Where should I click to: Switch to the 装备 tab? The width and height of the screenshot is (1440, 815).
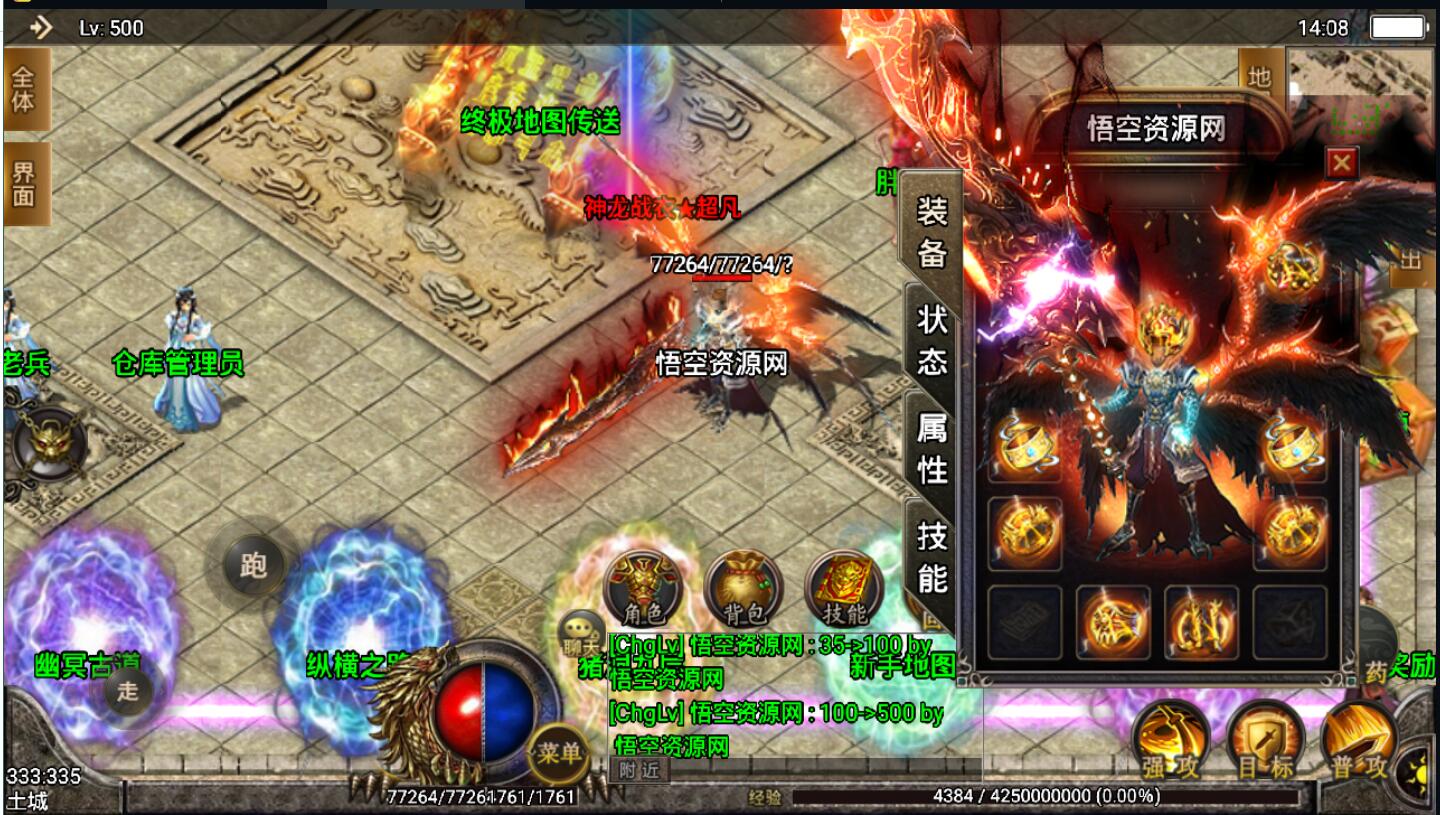tap(931, 232)
